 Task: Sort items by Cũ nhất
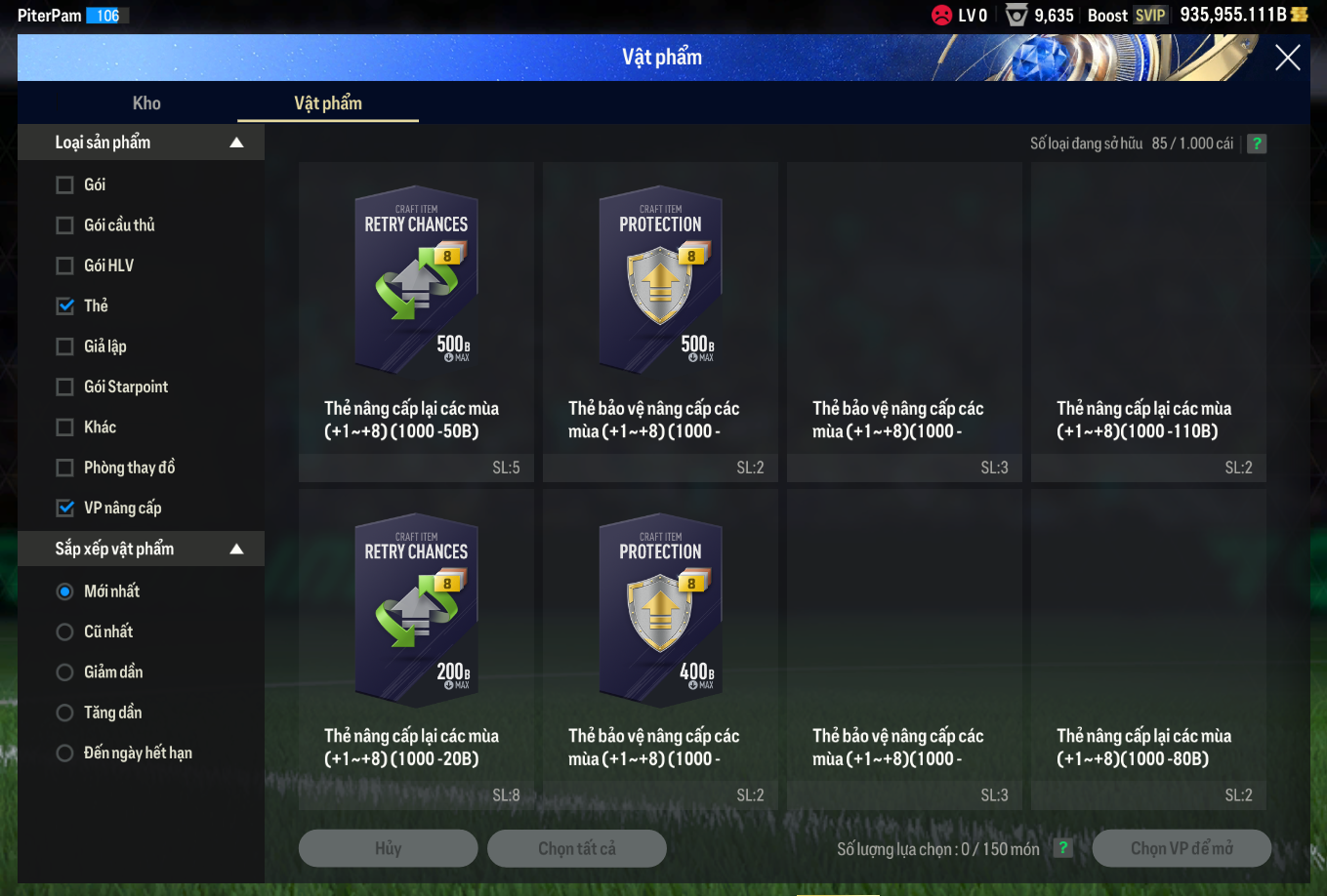65,632
